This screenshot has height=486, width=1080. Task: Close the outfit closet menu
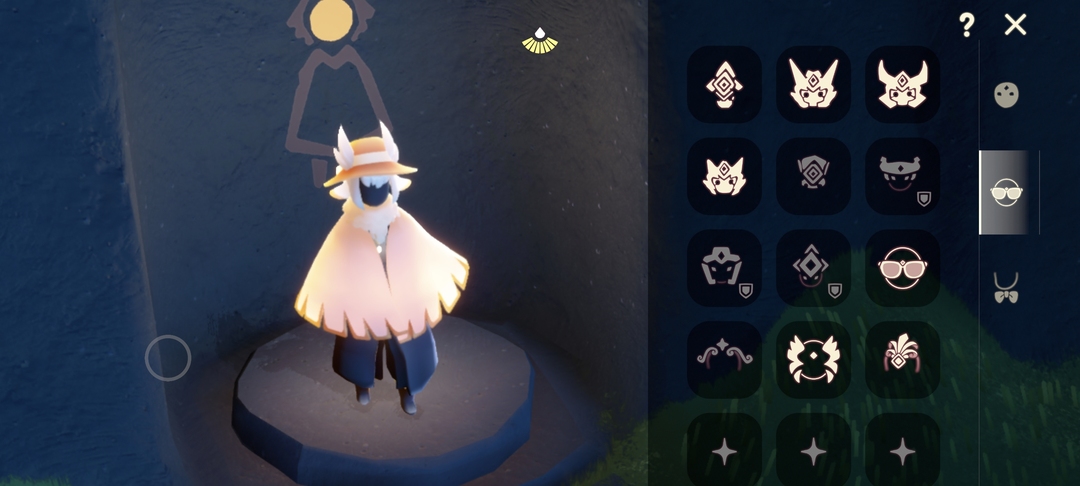pyautogui.click(x=1015, y=25)
